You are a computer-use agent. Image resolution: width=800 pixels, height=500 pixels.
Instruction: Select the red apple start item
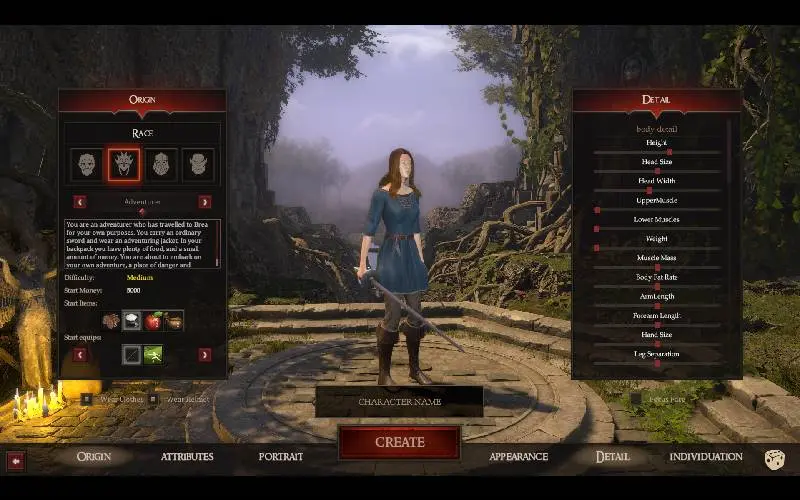click(x=153, y=321)
